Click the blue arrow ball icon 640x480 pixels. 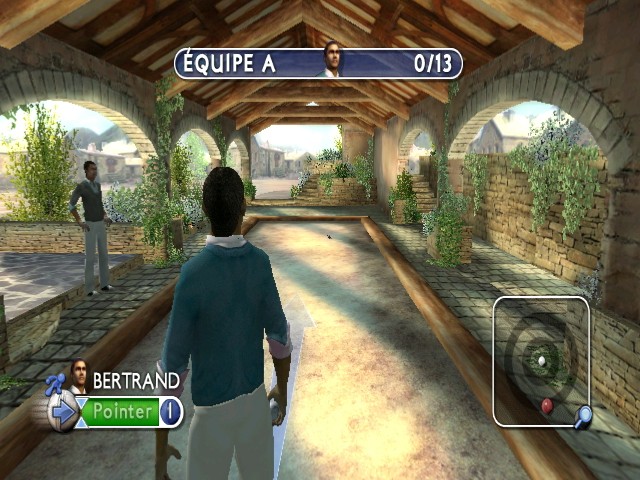64,411
